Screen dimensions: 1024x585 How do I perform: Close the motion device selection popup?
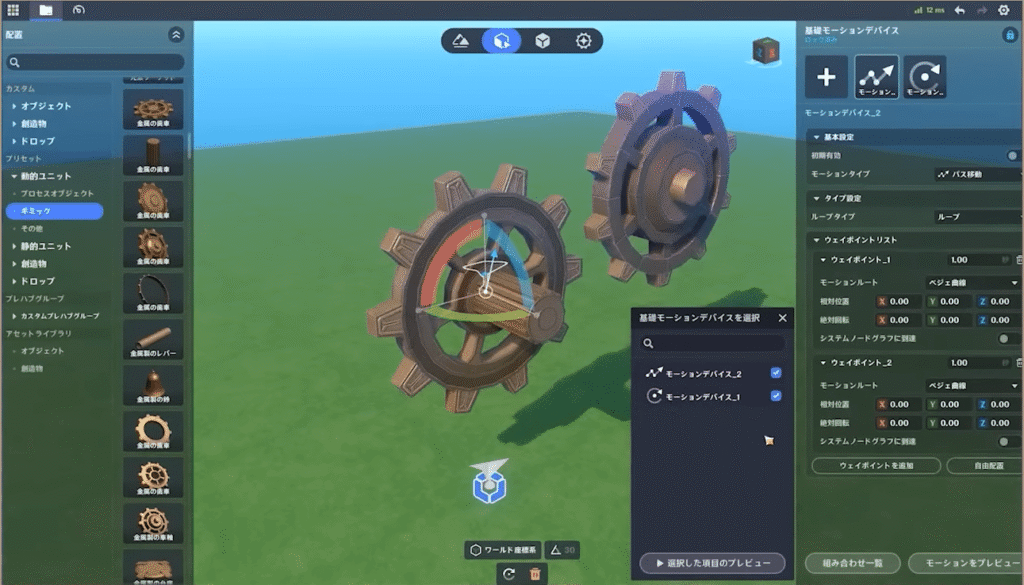[782, 318]
